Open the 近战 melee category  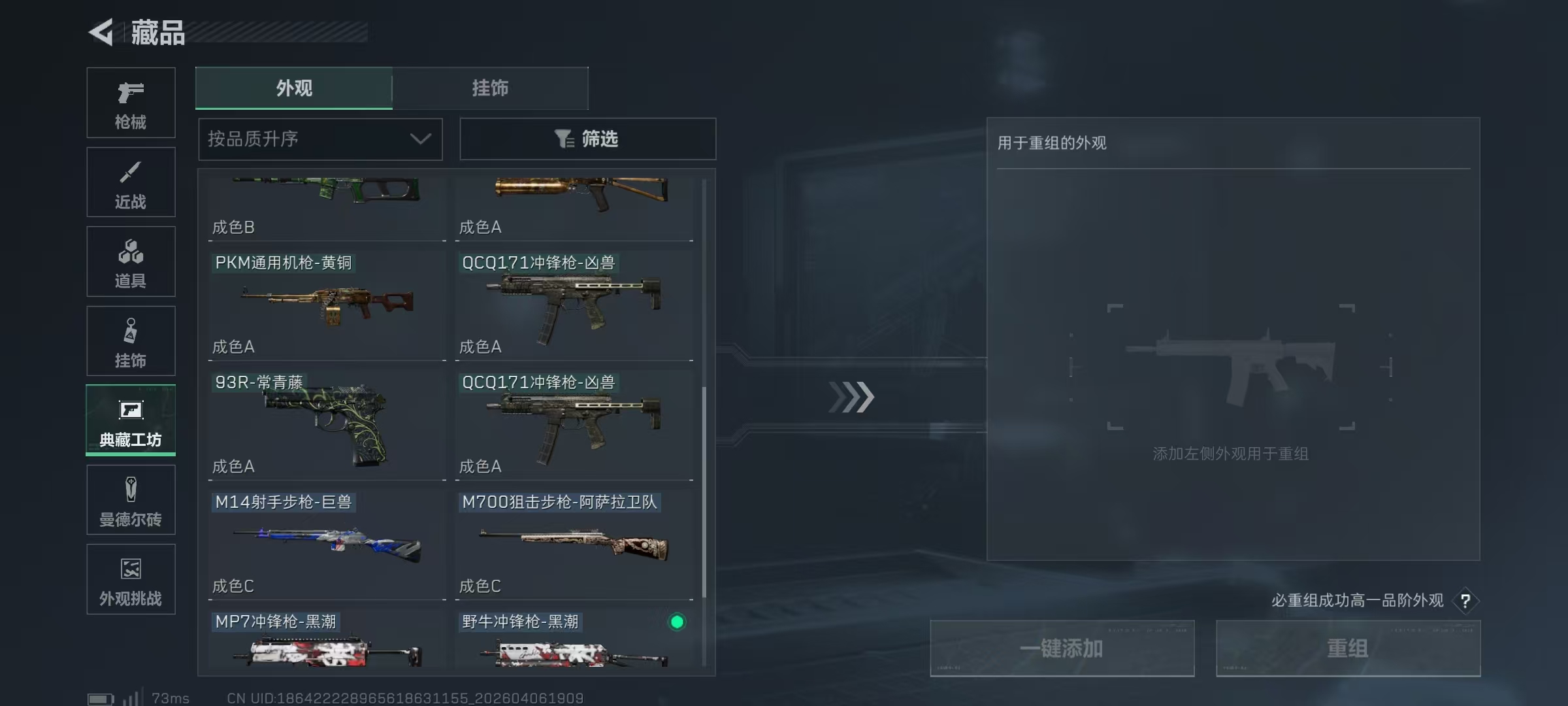(x=130, y=182)
